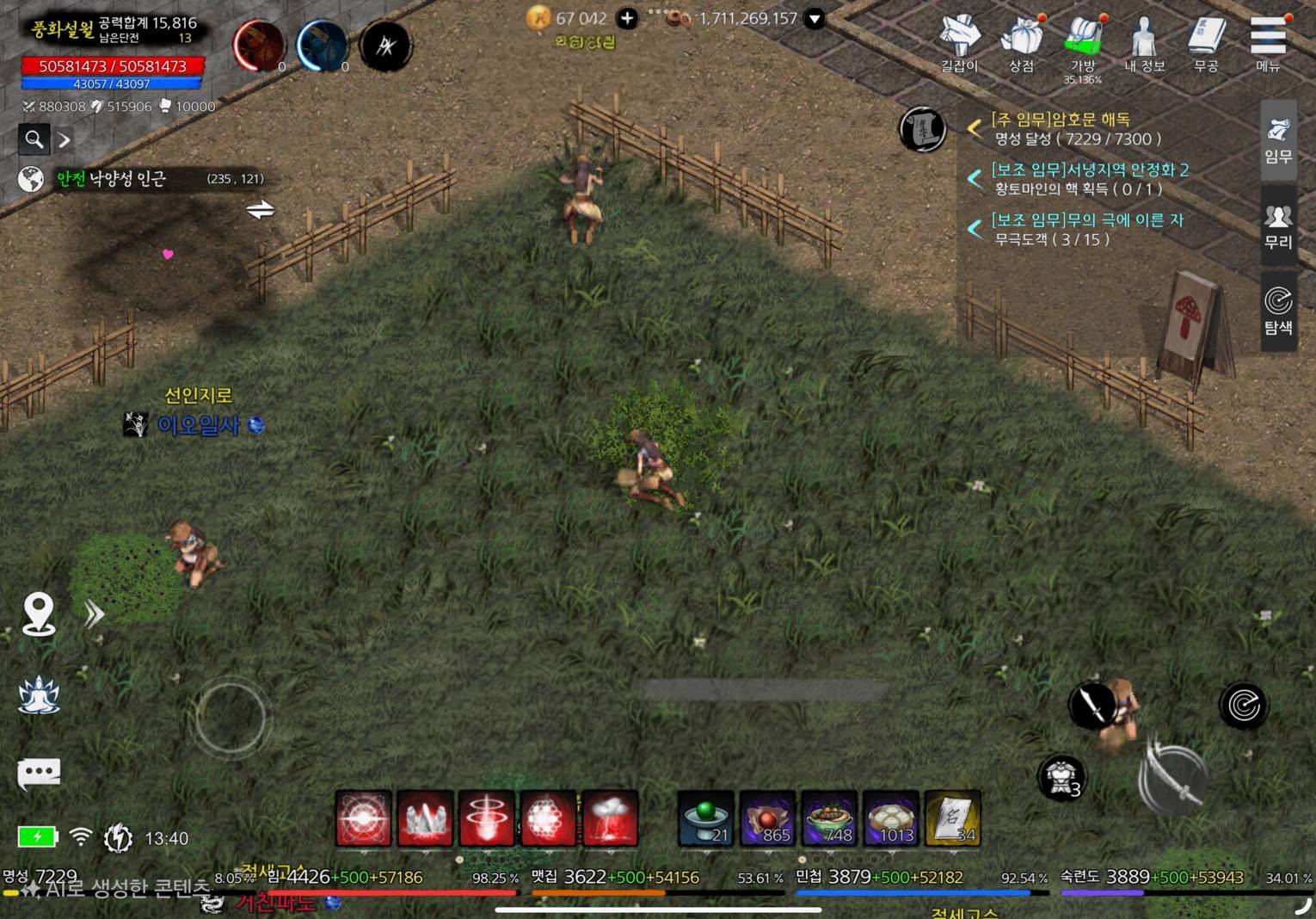Use the green orb item slot
The width and height of the screenshot is (1316, 919).
click(x=706, y=817)
